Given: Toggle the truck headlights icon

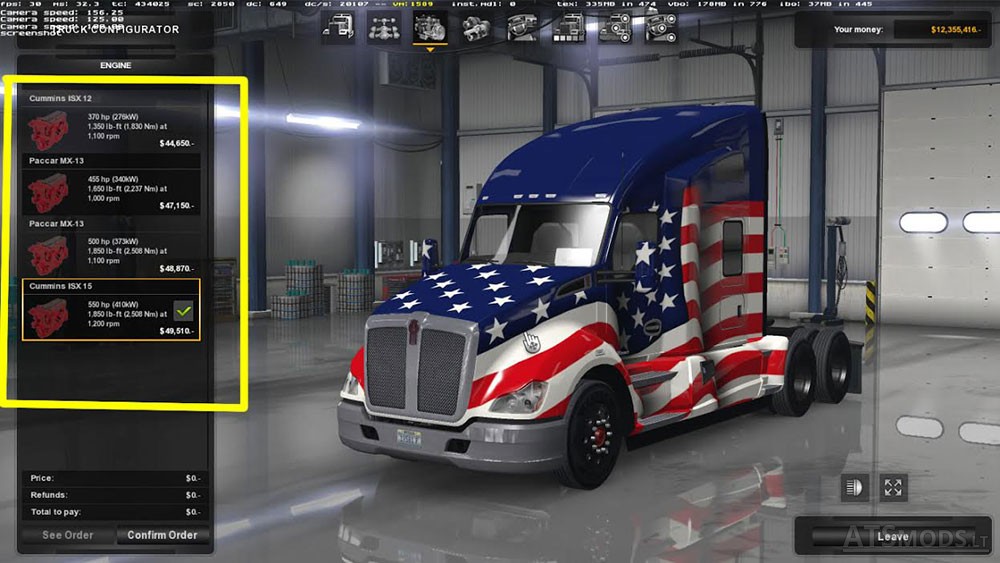Looking at the screenshot, I should pyautogui.click(x=856, y=487).
